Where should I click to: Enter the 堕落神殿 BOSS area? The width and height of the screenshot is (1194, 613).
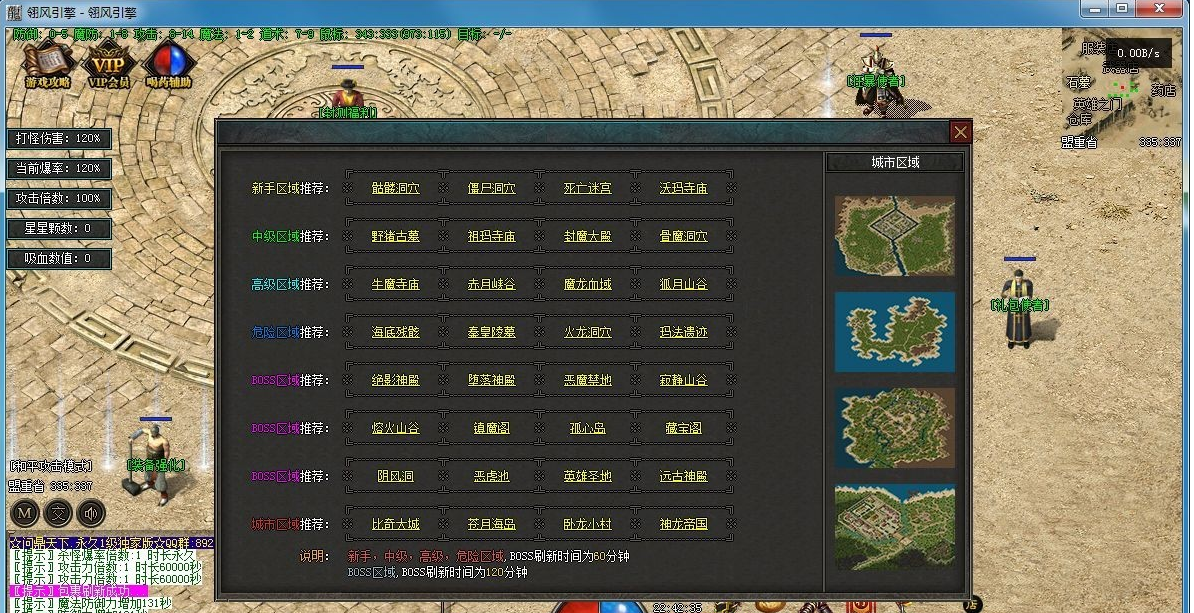[x=491, y=380]
